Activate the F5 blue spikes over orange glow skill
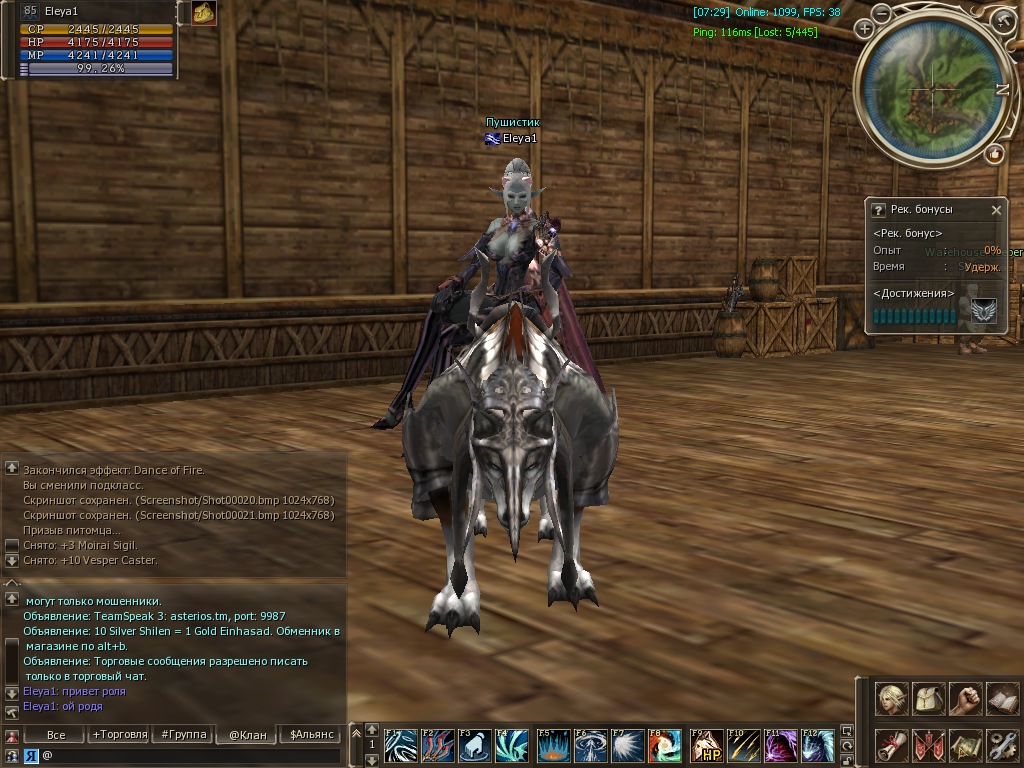This screenshot has width=1024, height=768. point(553,747)
